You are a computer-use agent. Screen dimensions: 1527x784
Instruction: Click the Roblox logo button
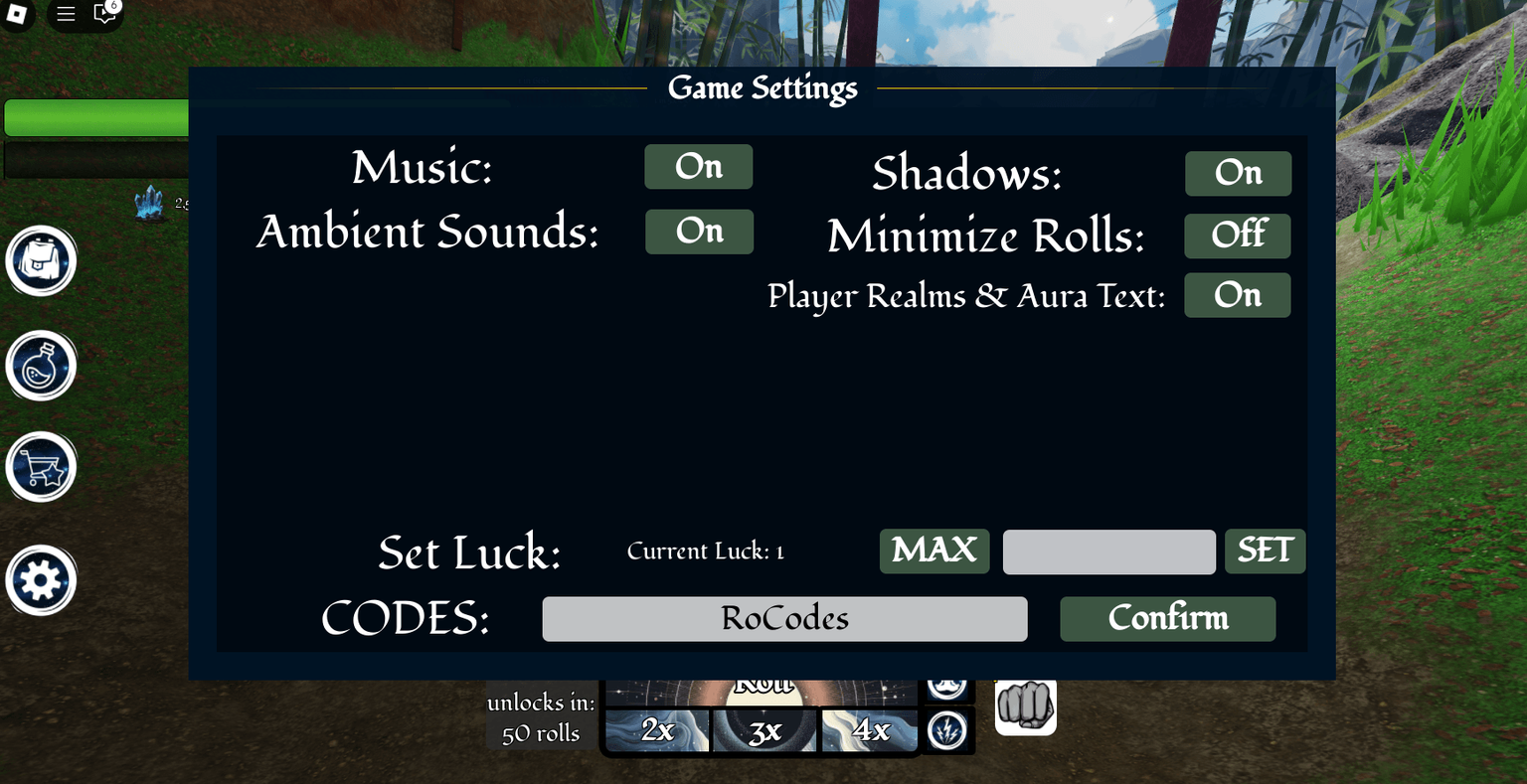tap(16, 14)
